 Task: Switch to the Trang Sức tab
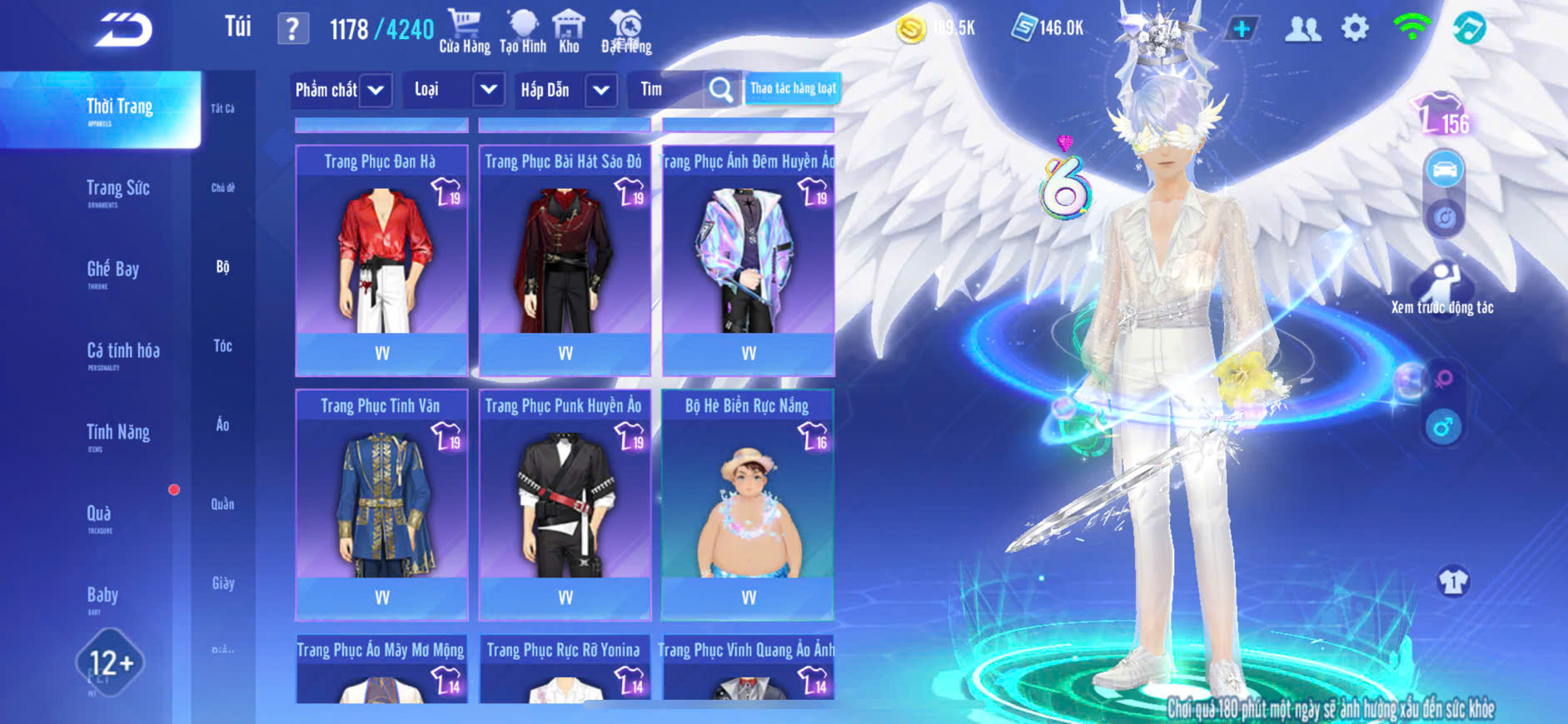point(117,190)
